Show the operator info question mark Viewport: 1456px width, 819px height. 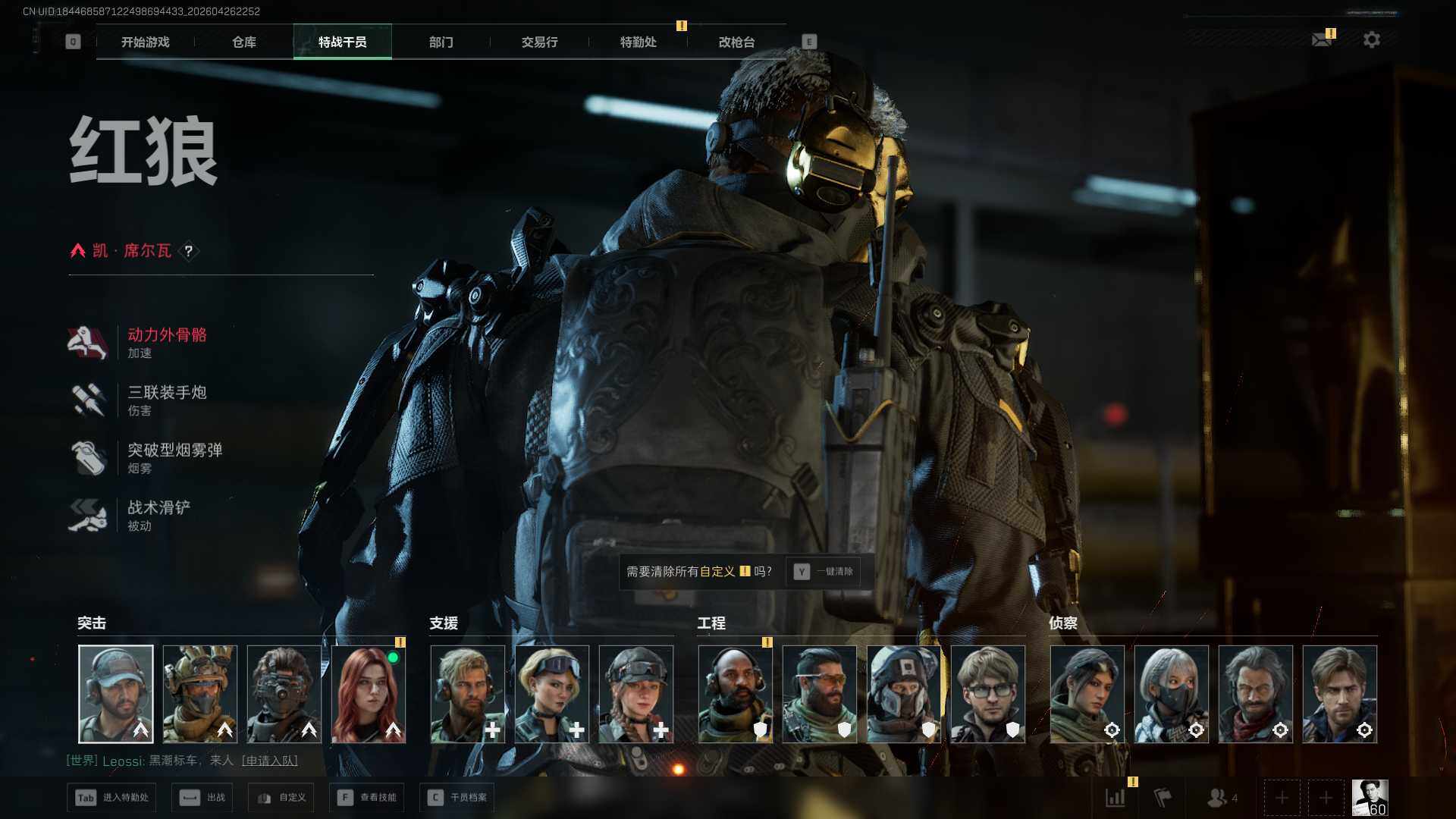(189, 251)
